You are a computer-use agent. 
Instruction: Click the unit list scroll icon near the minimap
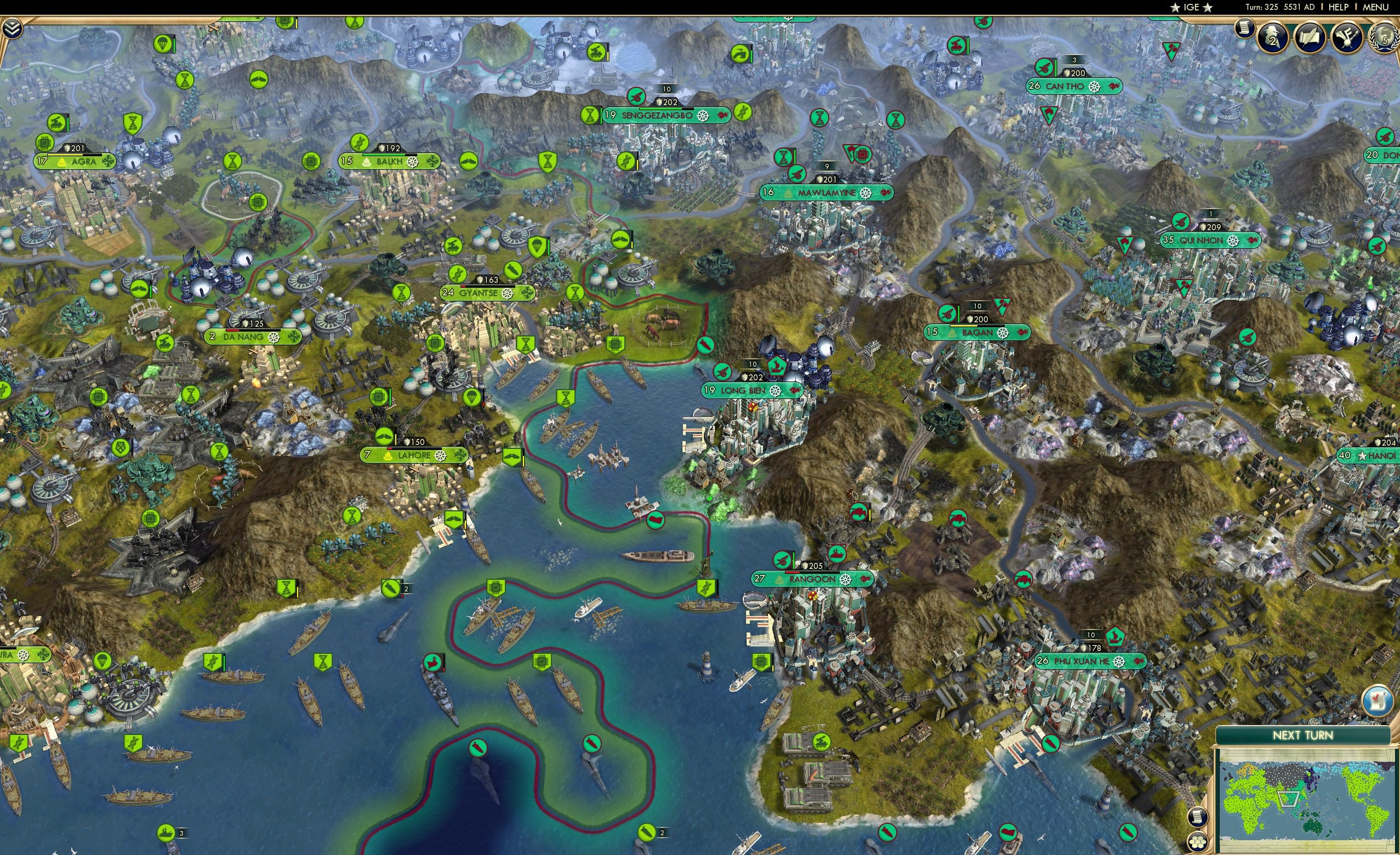pos(1198,817)
